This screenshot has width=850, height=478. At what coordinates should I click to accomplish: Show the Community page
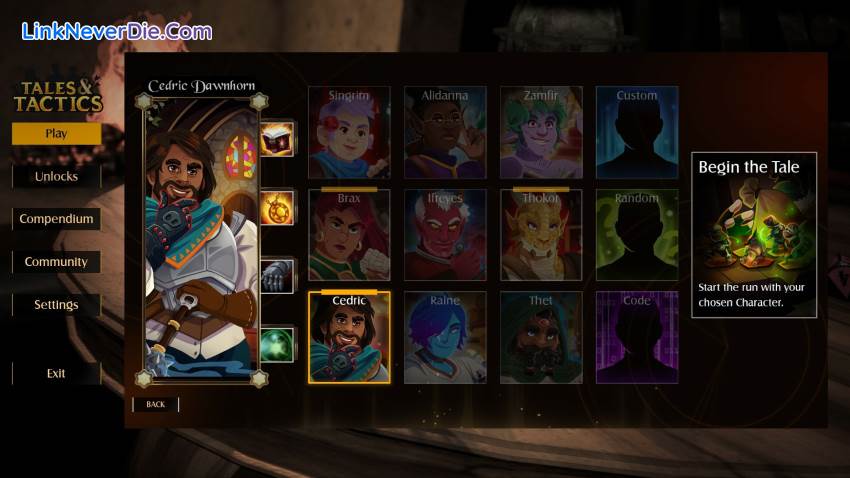coord(56,262)
